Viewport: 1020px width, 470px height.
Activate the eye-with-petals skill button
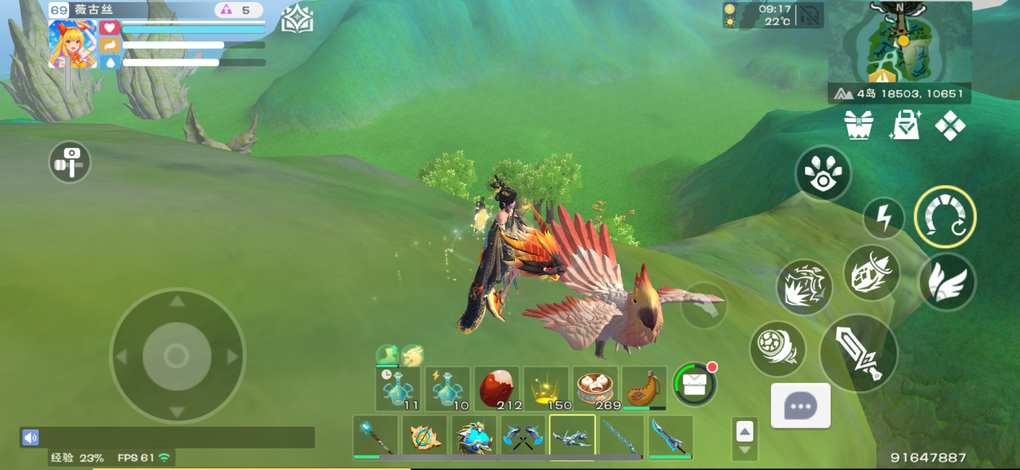pyautogui.click(x=823, y=173)
